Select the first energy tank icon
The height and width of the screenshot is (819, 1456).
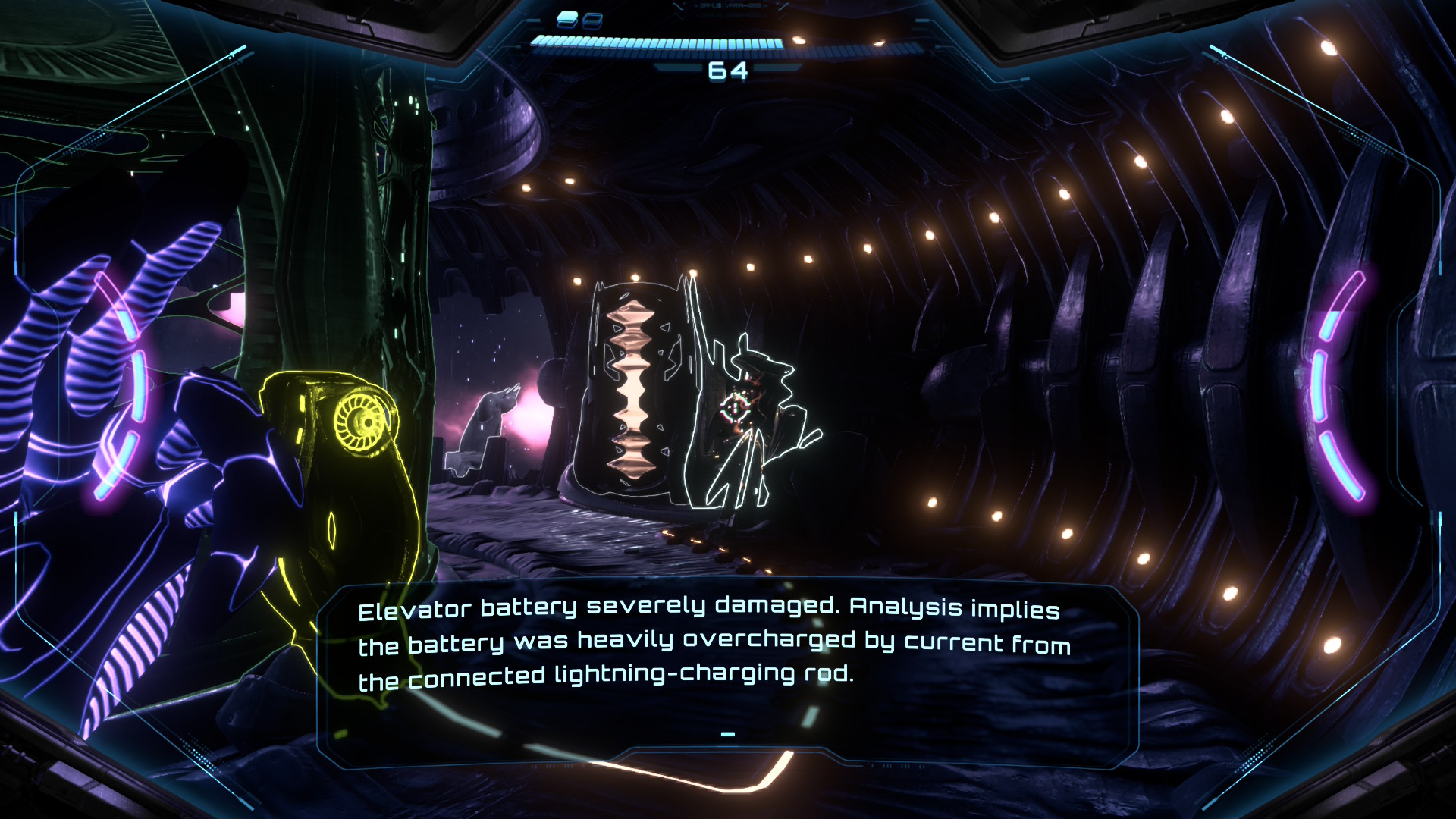pyautogui.click(x=567, y=18)
